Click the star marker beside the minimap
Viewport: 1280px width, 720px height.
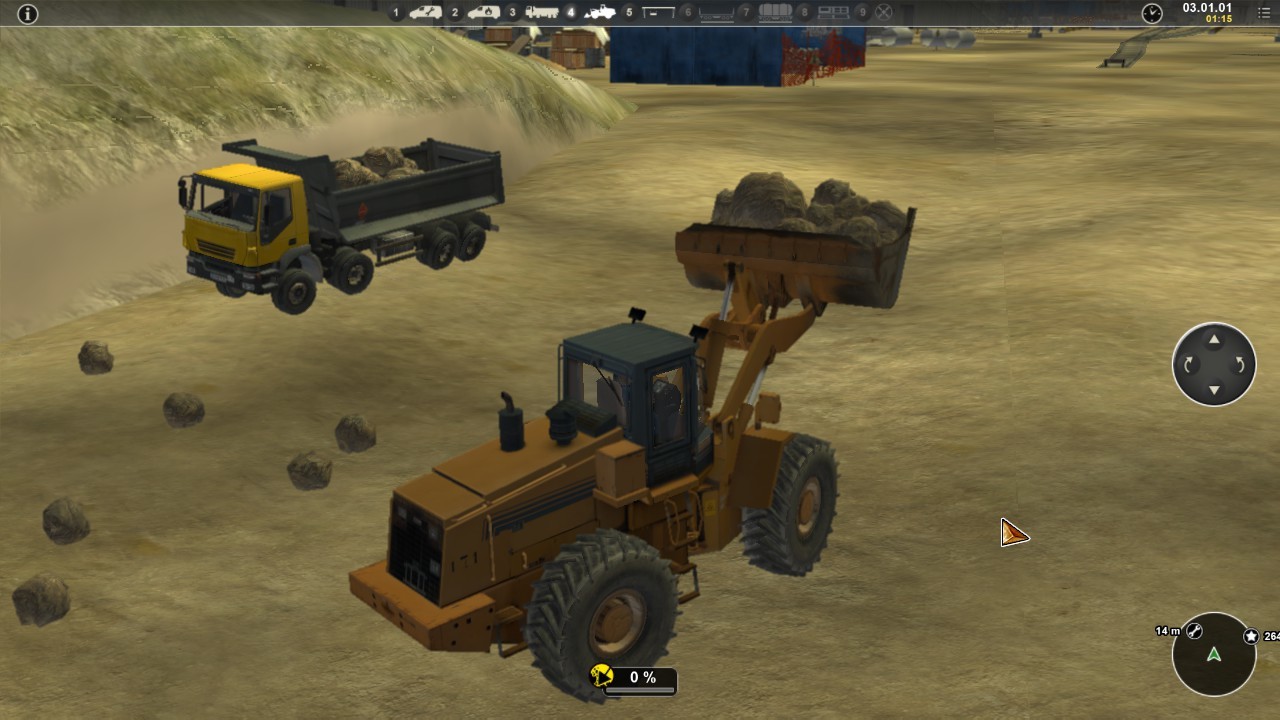(1251, 636)
